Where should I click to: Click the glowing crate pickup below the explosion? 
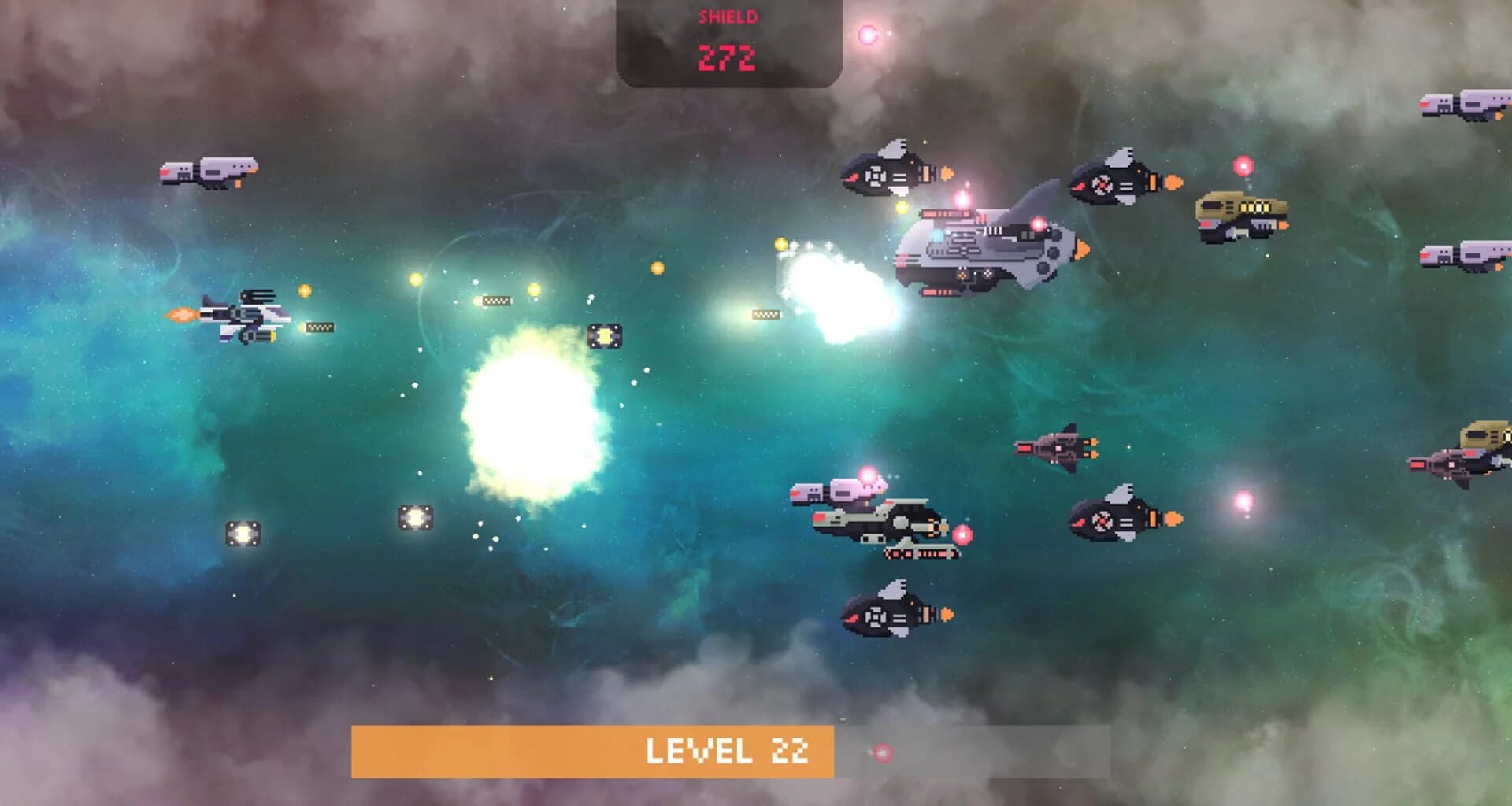417,516
